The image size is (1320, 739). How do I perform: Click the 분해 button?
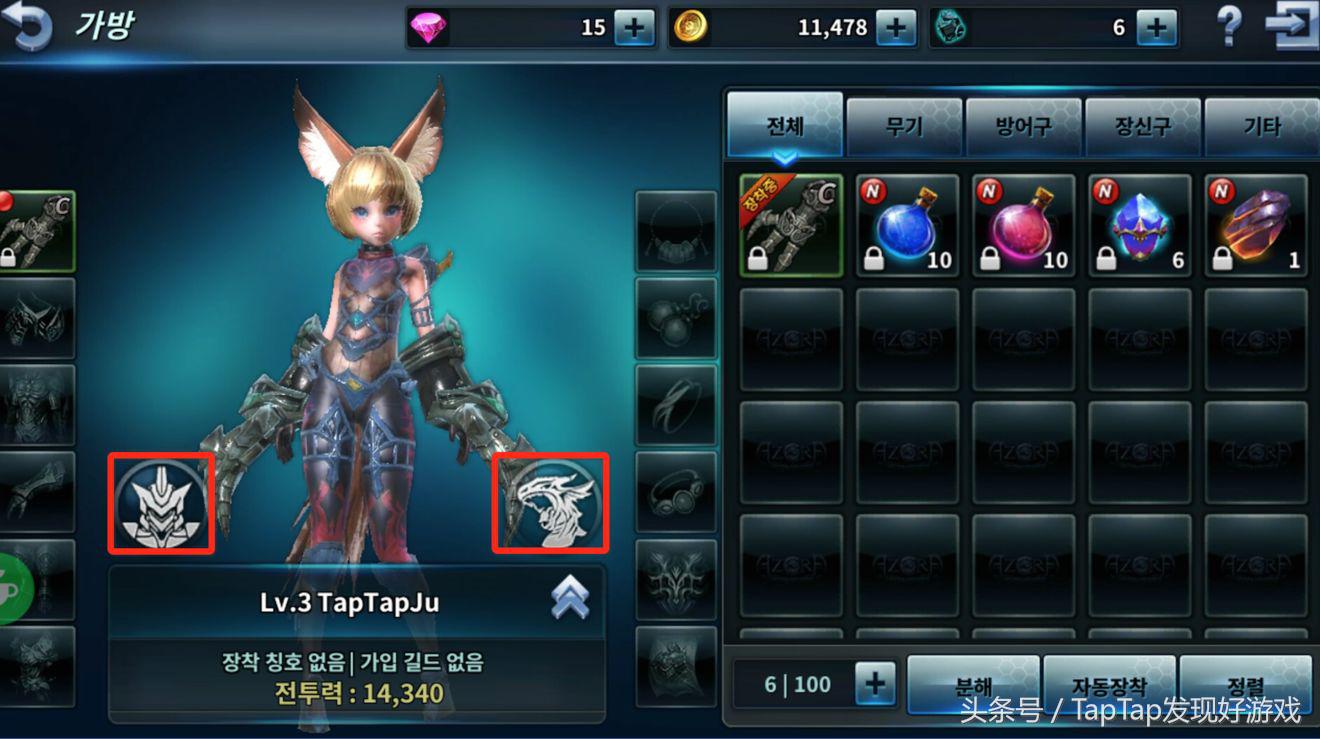coord(973,685)
